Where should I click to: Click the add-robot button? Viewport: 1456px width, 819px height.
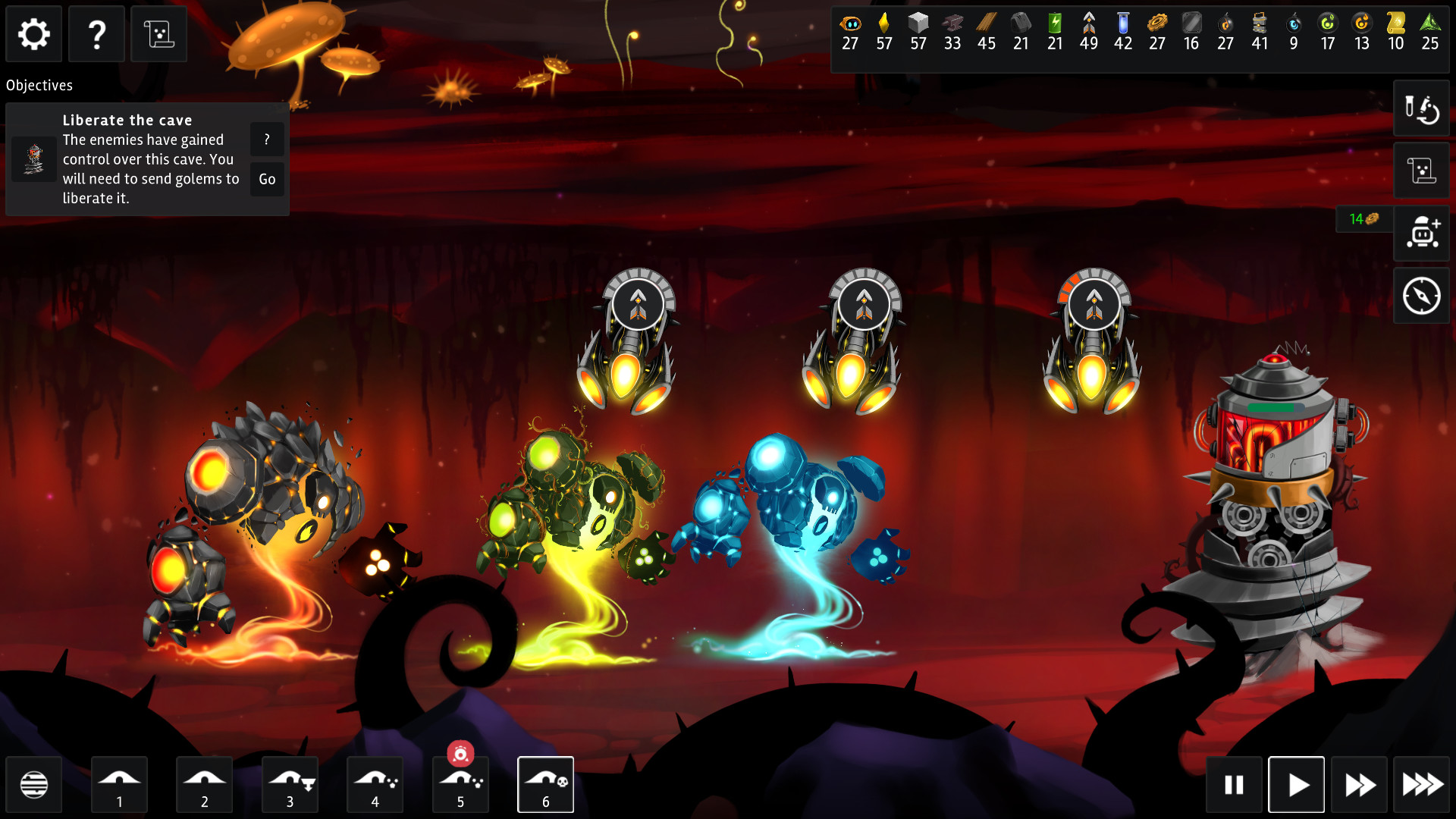pyautogui.click(x=1421, y=233)
